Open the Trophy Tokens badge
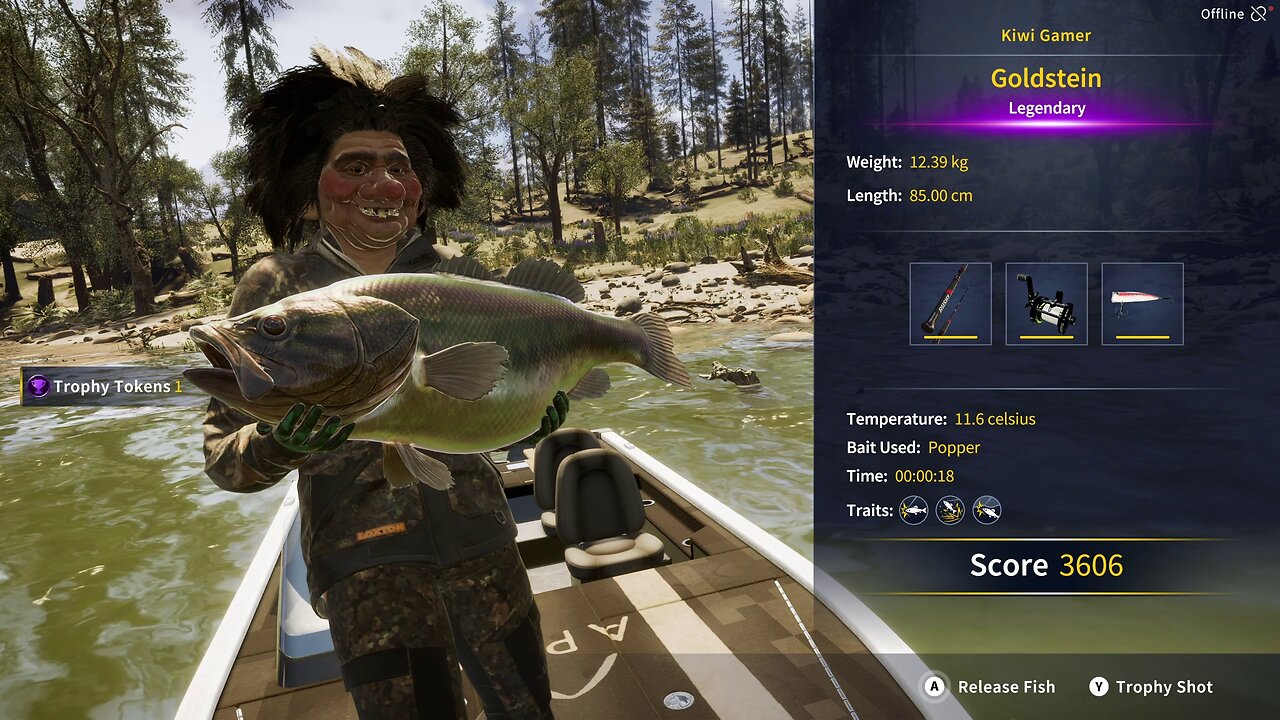Screen dimensions: 1280x720 [105, 386]
